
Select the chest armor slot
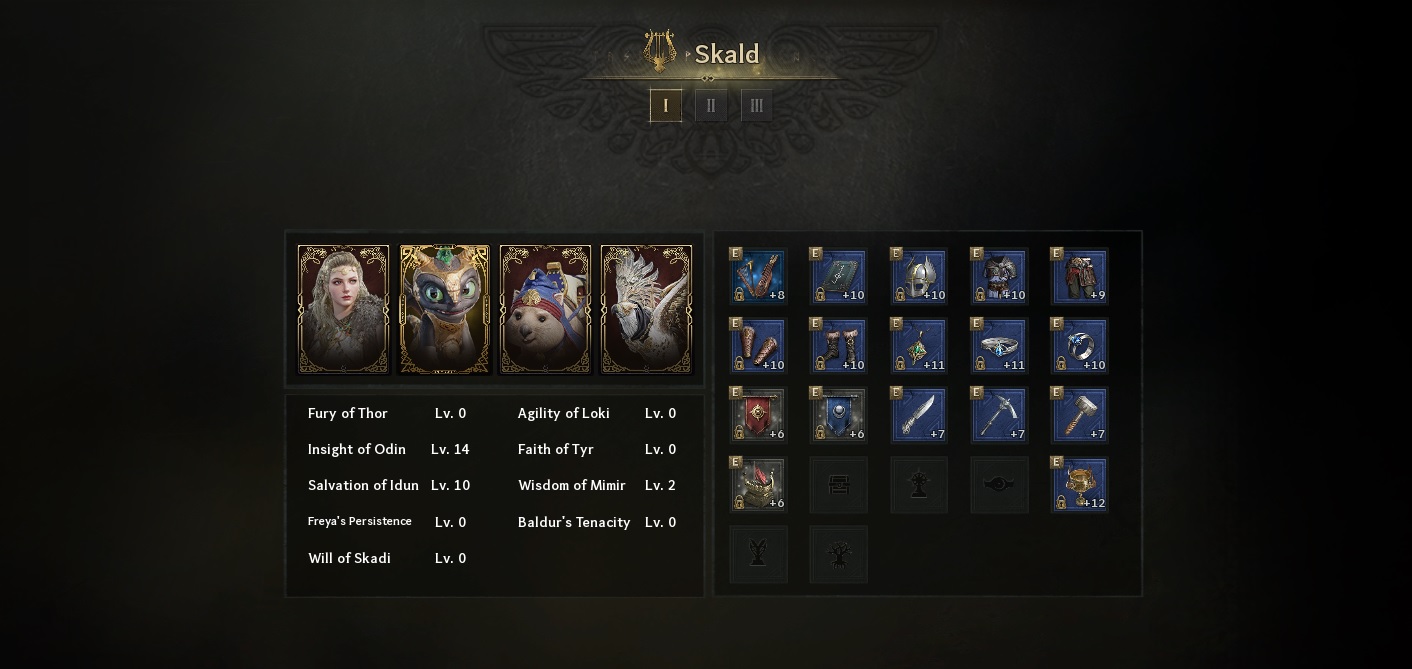[999, 276]
